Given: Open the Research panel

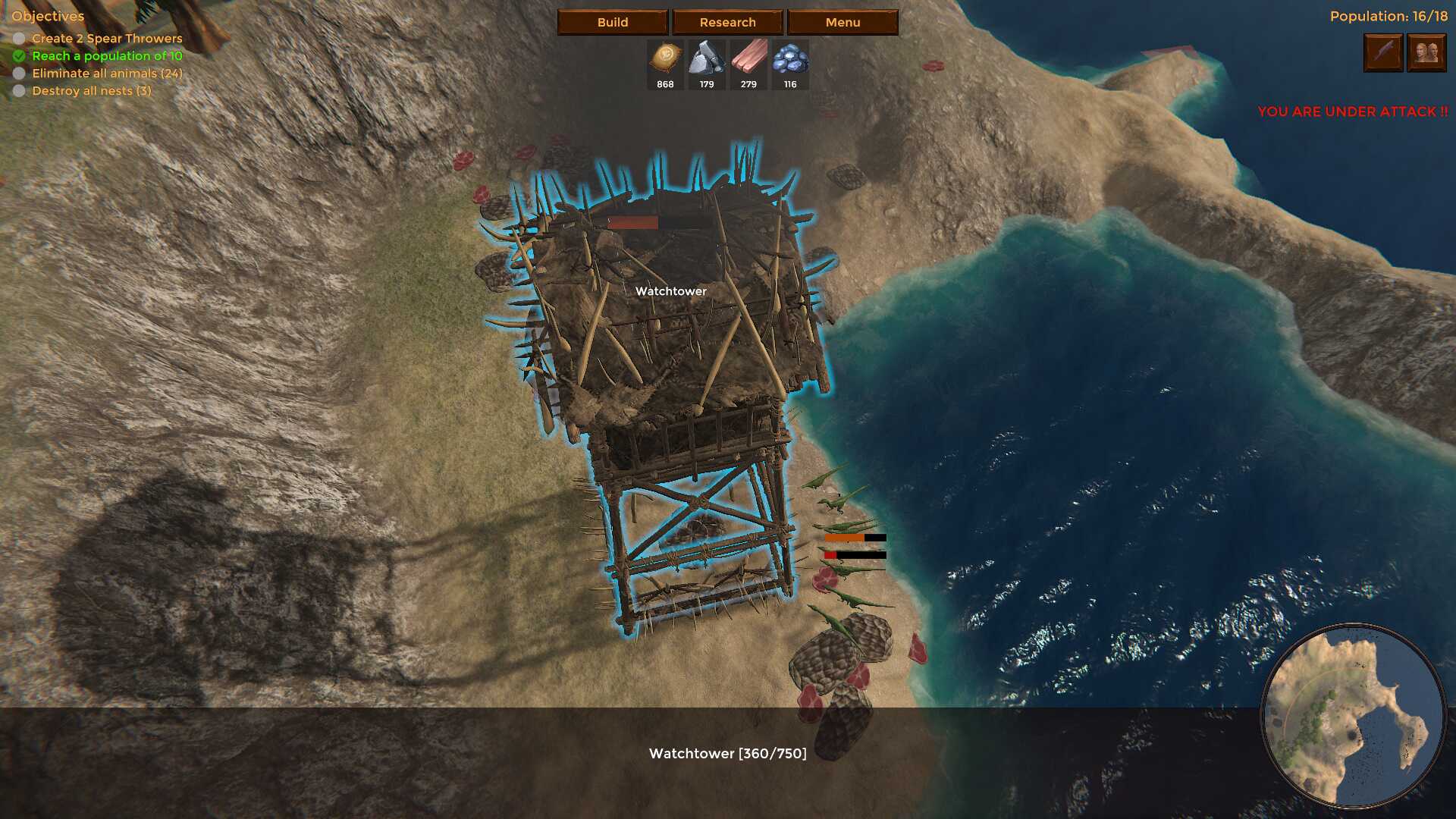Looking at the screenshot, I should 727,22.
